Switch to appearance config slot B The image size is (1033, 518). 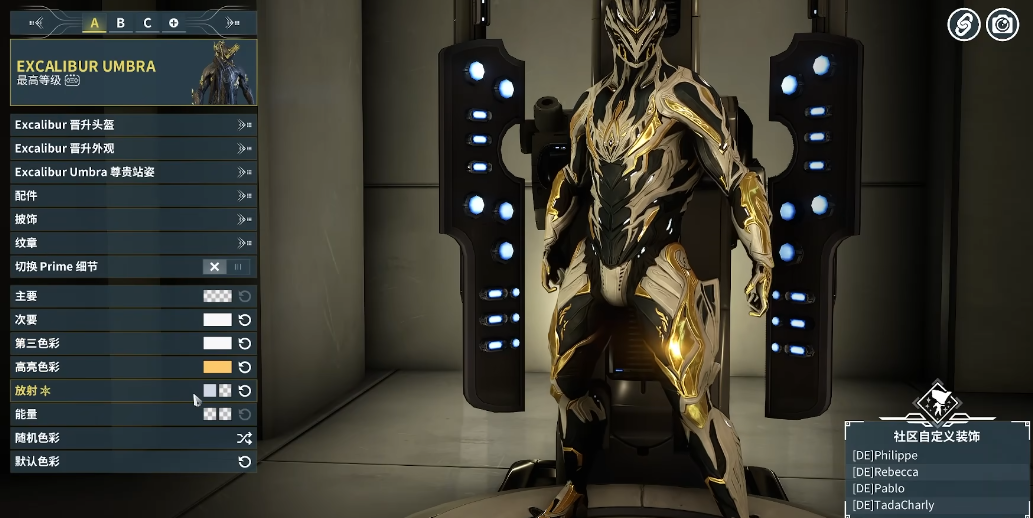click(121, 23)
